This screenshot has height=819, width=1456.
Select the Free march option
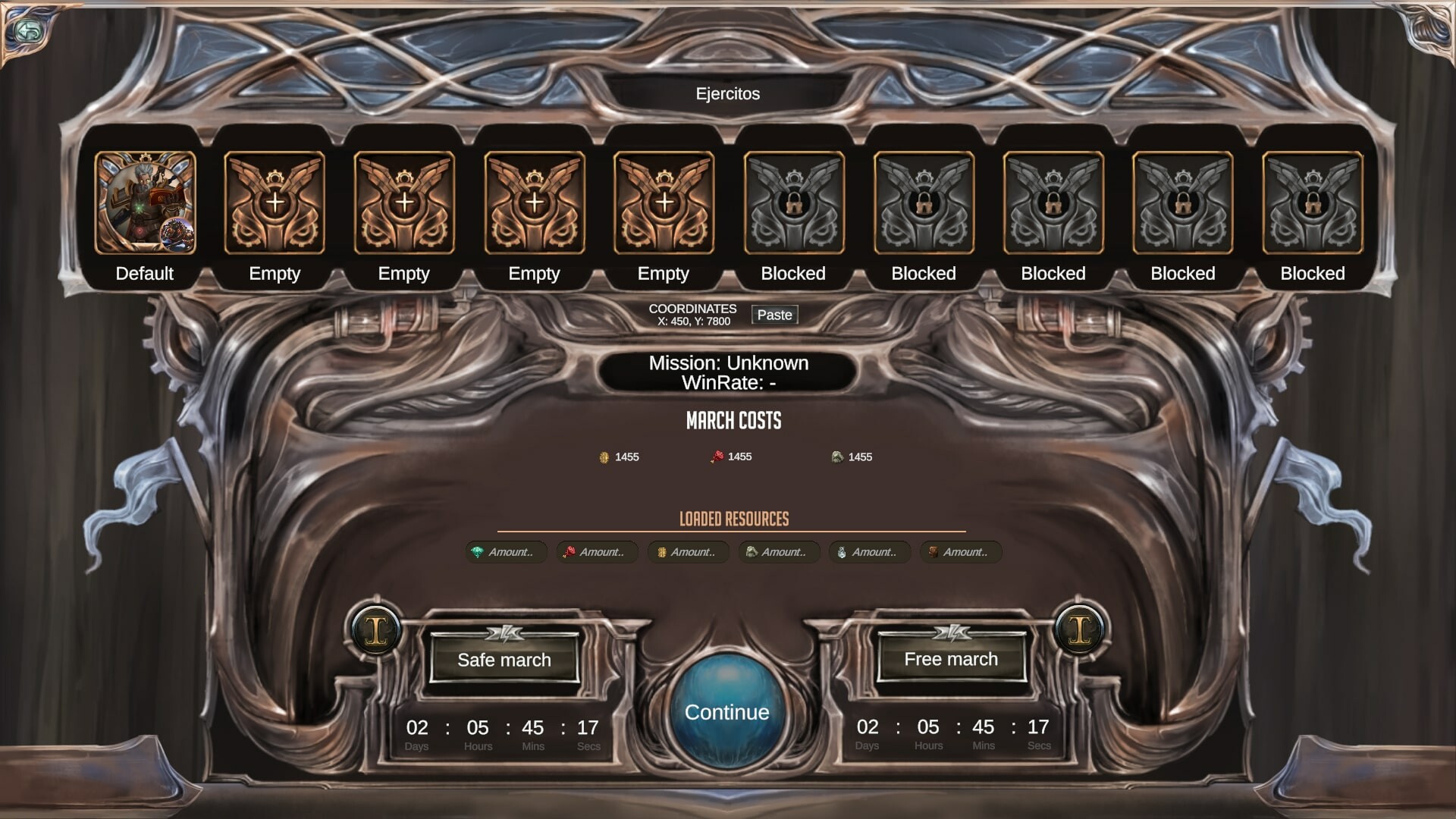(x=951, y=660)
